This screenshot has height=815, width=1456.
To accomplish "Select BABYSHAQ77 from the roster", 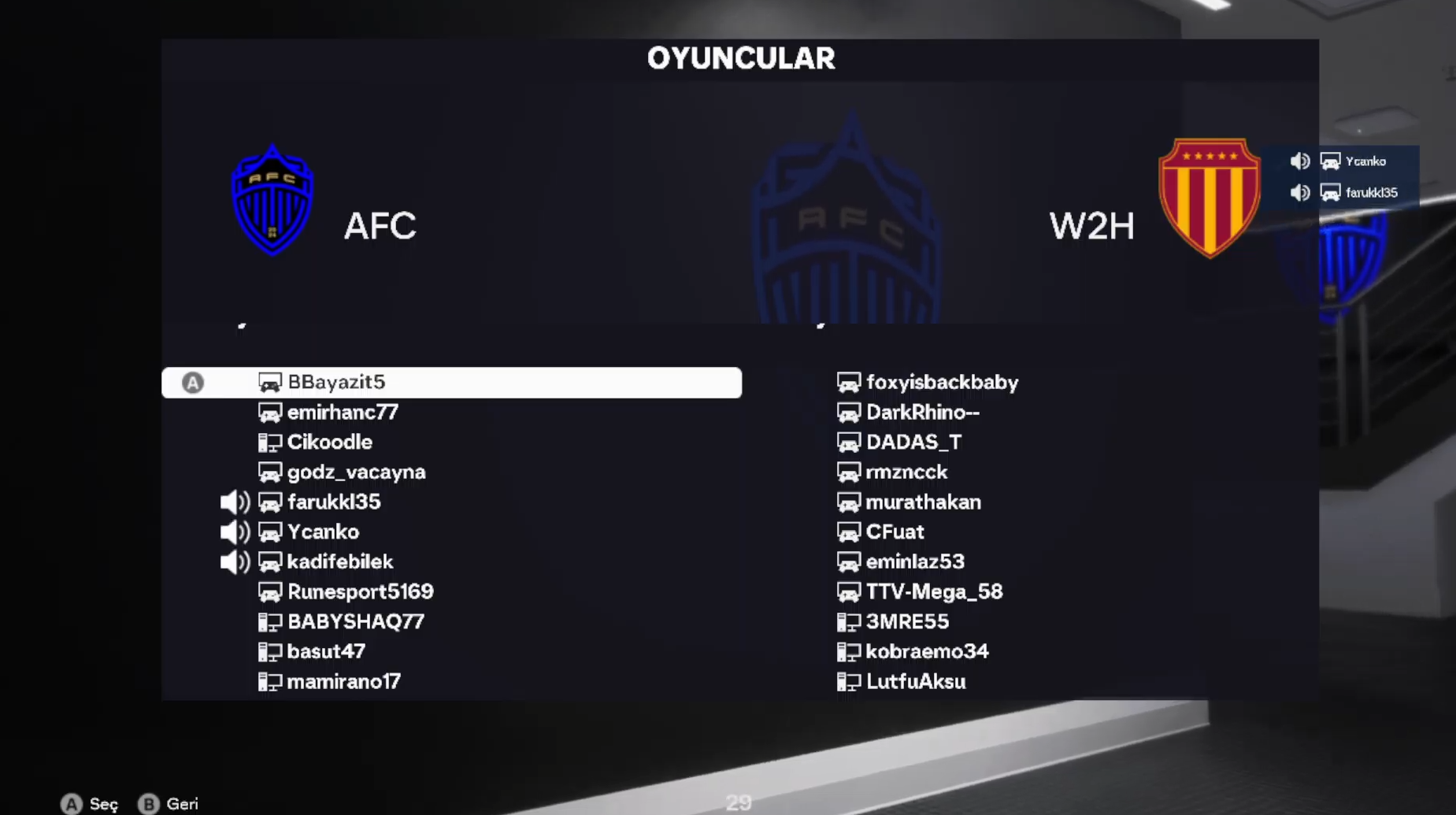I will 355,622.
